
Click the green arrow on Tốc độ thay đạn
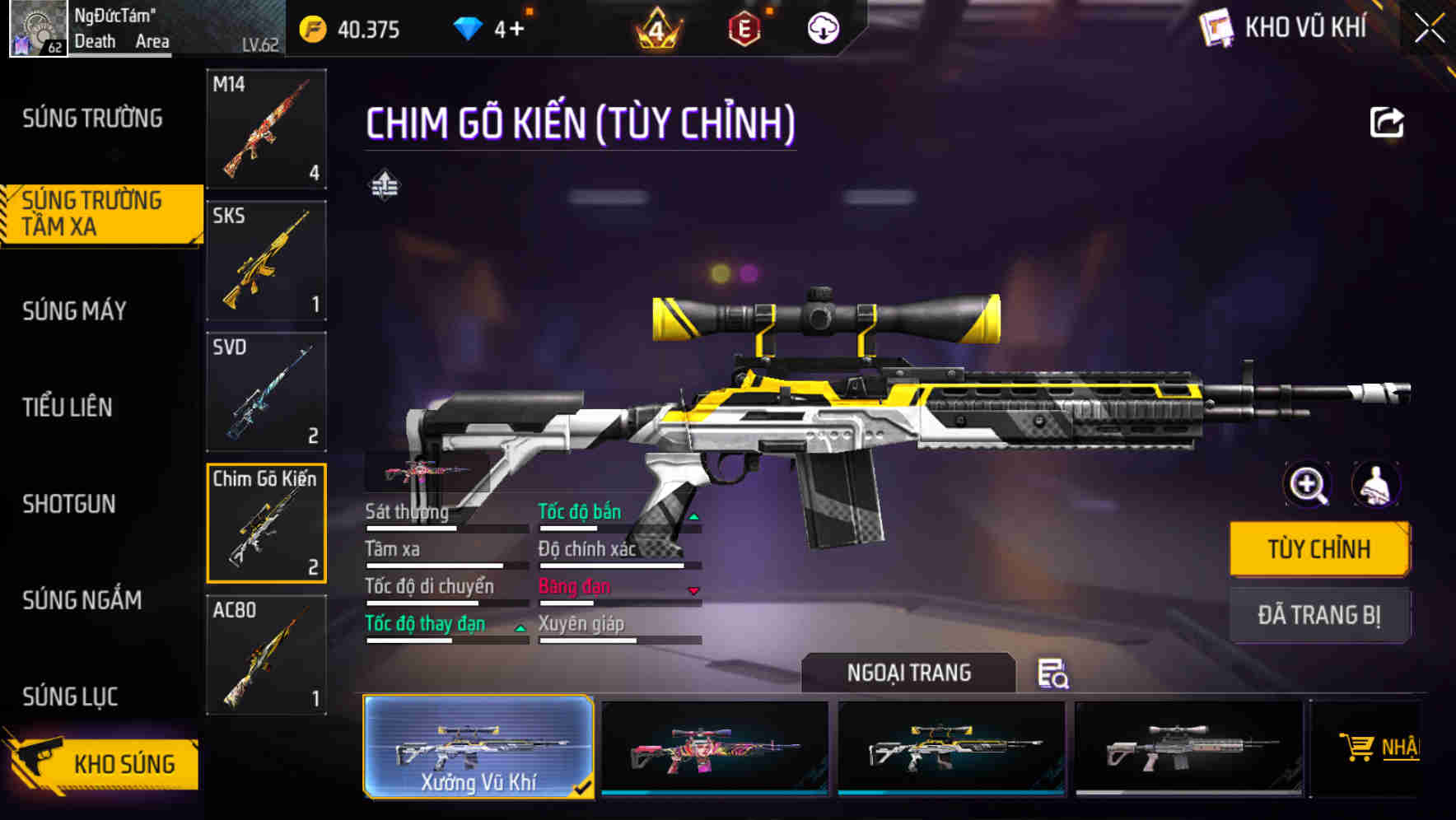[x=520, y=628]
